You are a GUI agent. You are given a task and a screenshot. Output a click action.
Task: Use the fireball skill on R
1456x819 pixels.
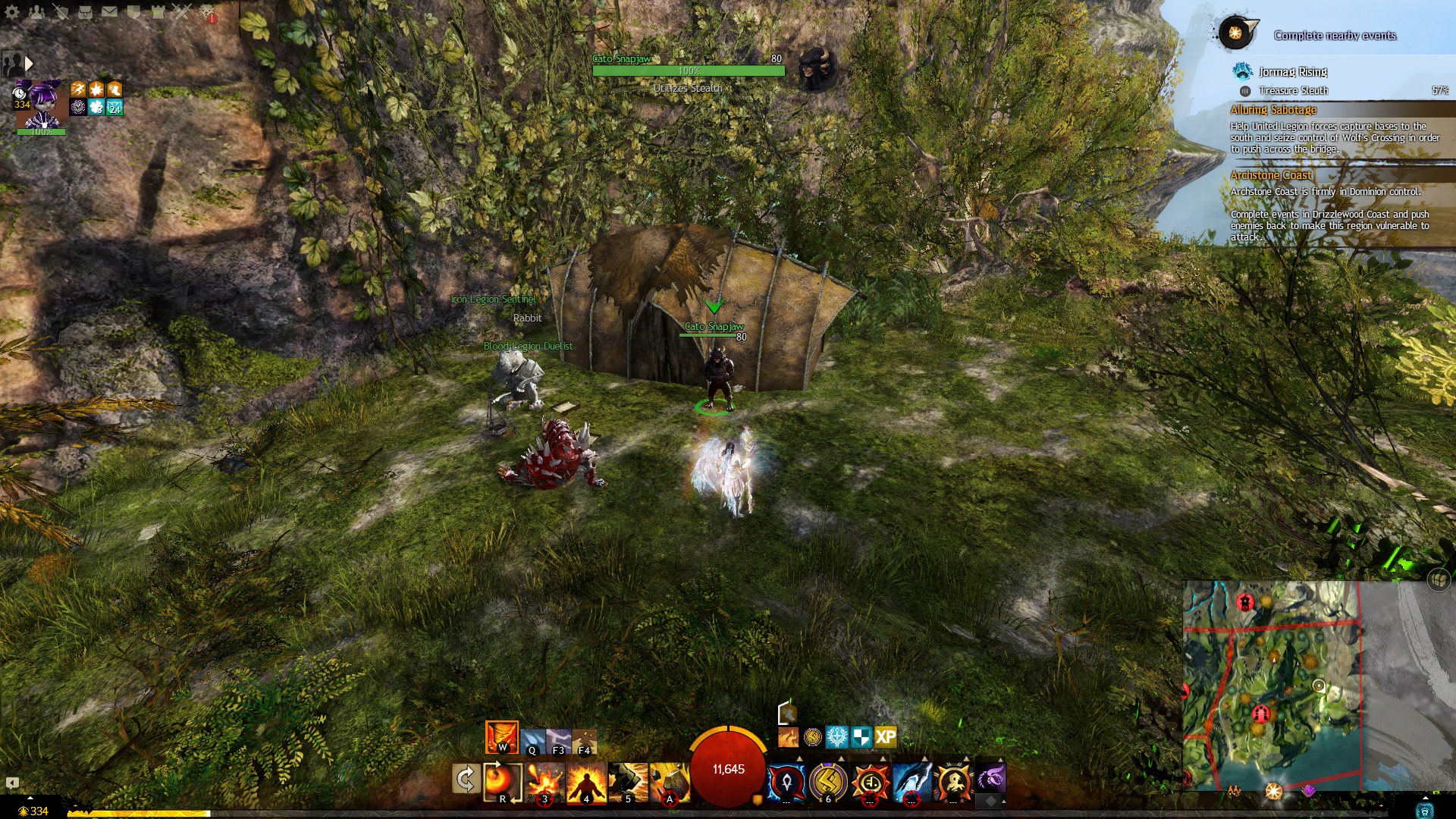(501, 781)
